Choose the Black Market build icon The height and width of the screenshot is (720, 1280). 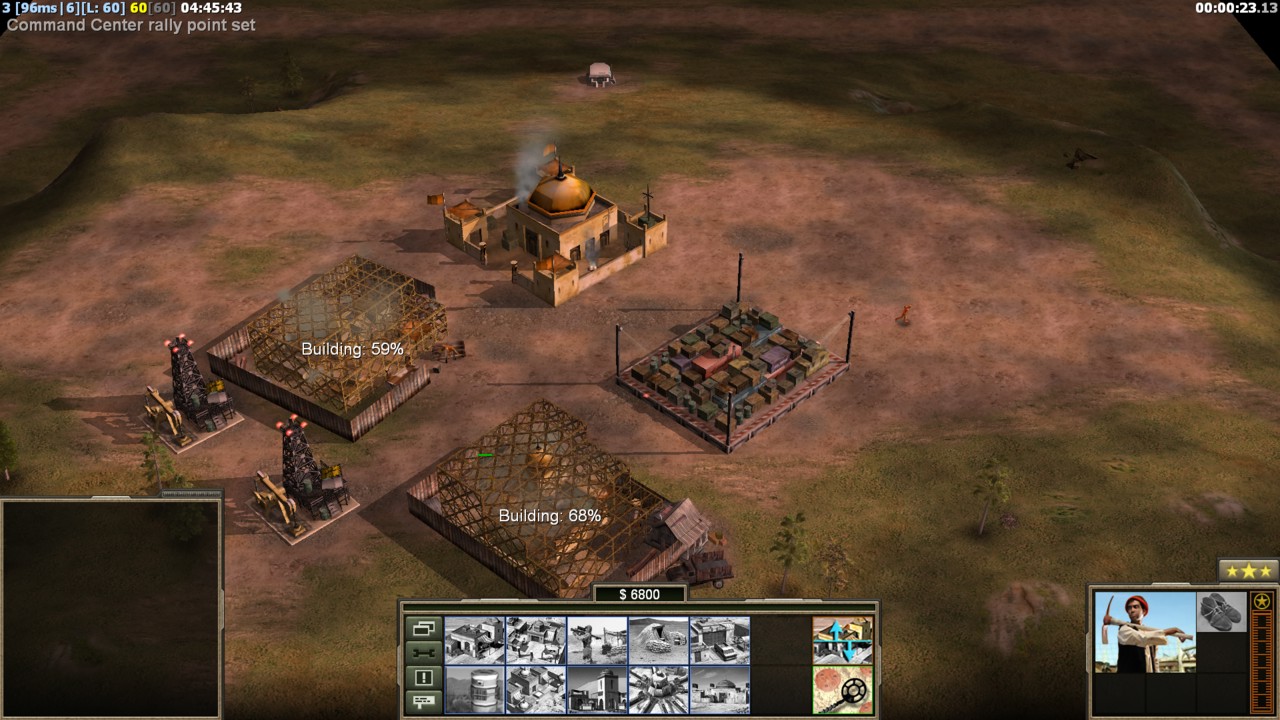pyautogui.click(x=536, y=690)
